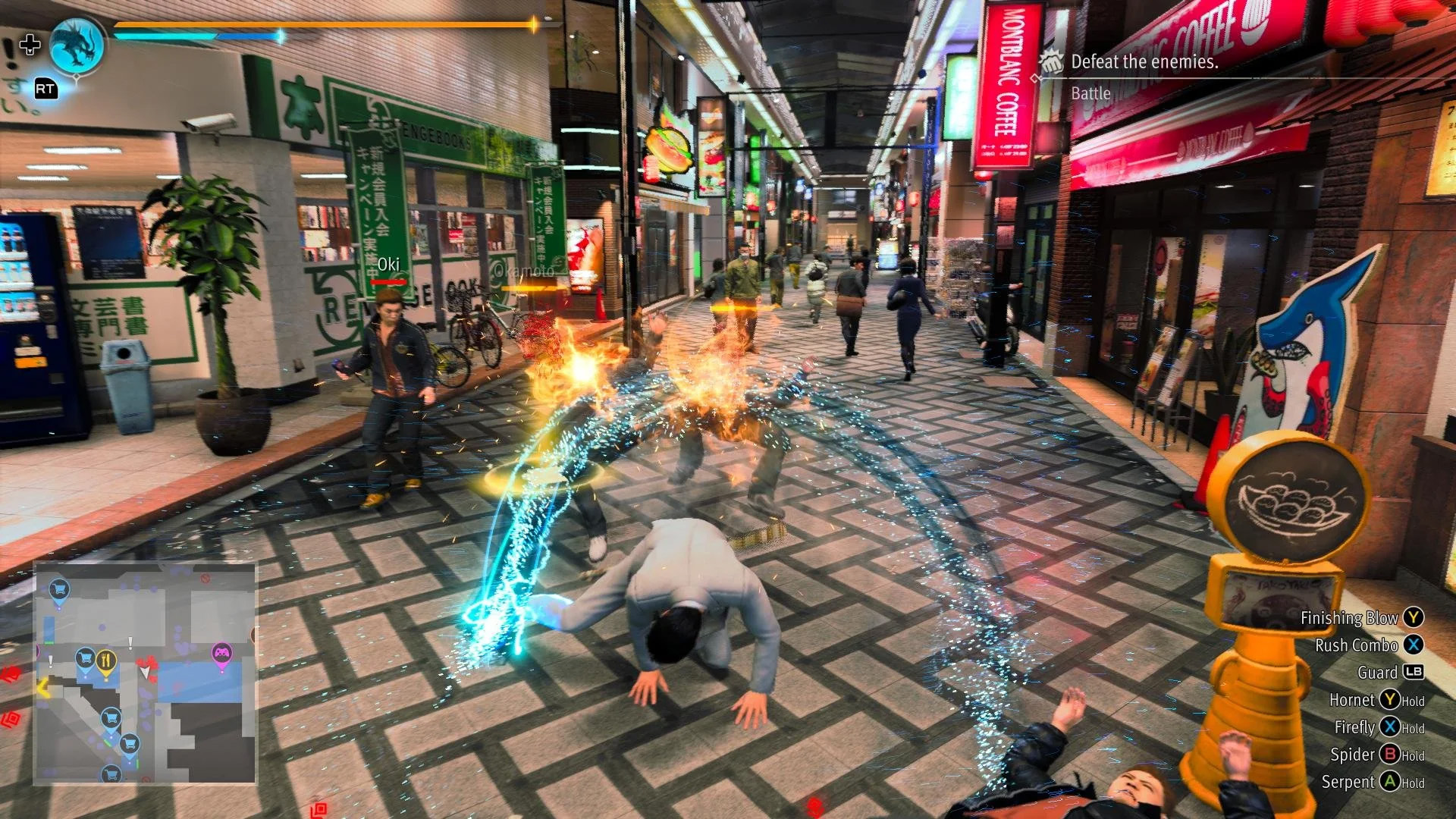Select the A button icon beside Serpent
Image resolution: width=1456 pixels, height=819 pixels.
1391,782
